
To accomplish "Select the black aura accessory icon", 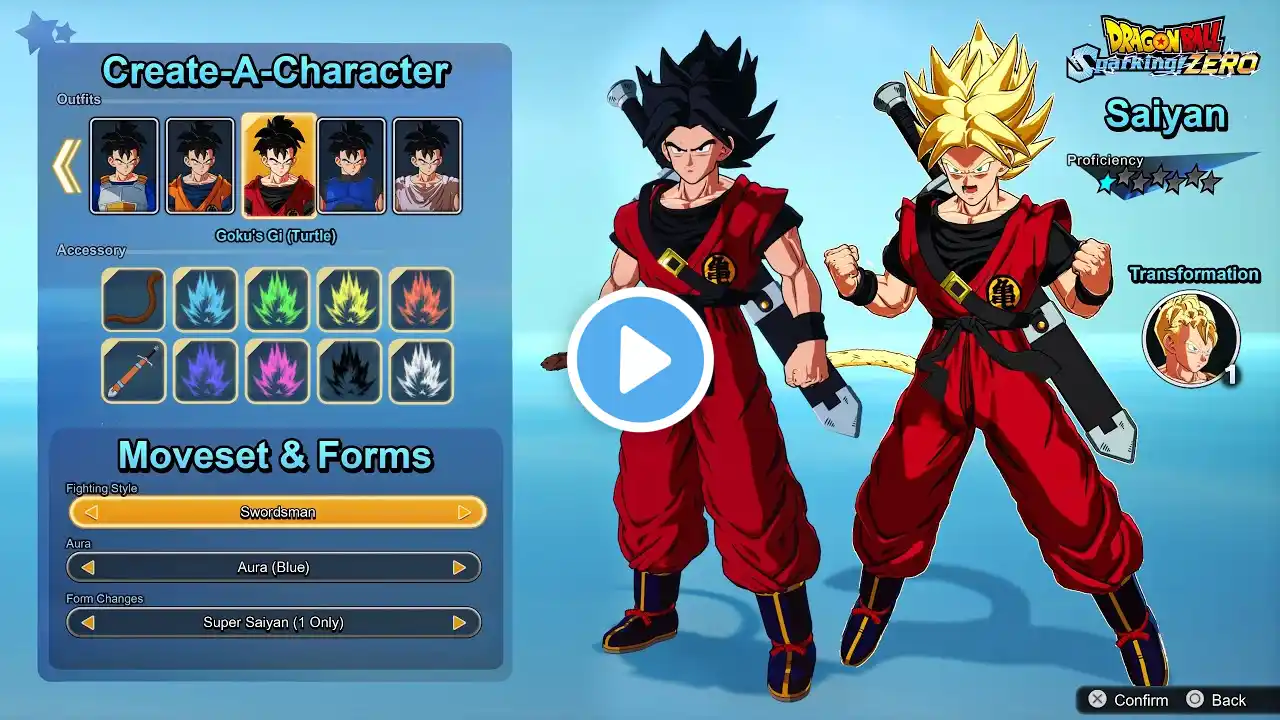I will pyautogui.click(x=349, y=371).
